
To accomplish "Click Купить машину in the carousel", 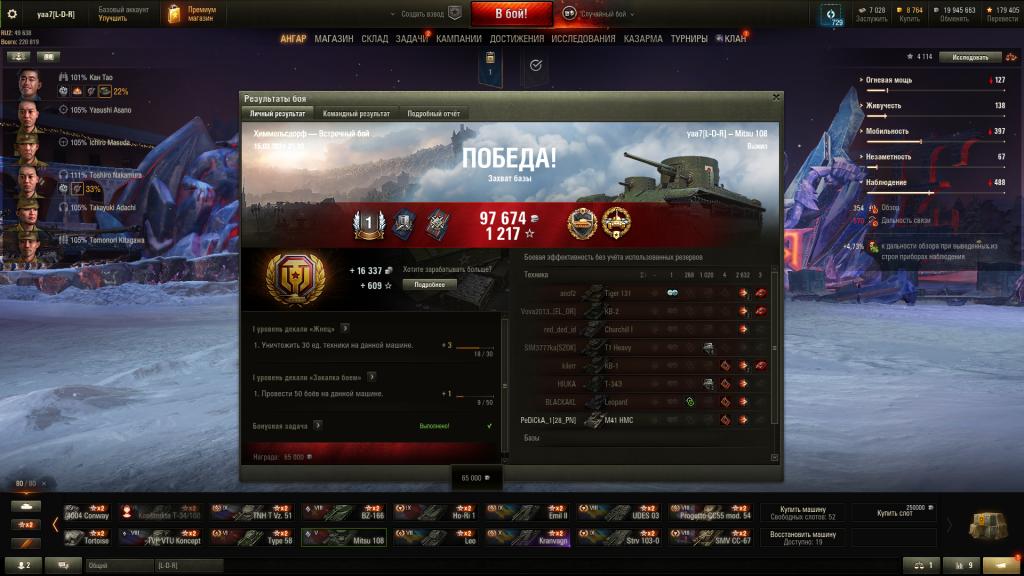I will [x=804, y=512].
